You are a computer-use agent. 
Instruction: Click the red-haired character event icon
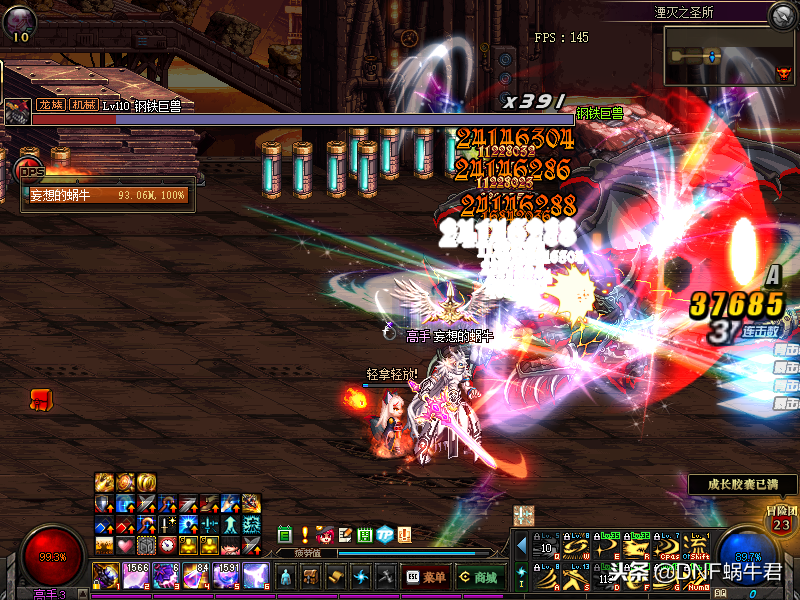325,535
